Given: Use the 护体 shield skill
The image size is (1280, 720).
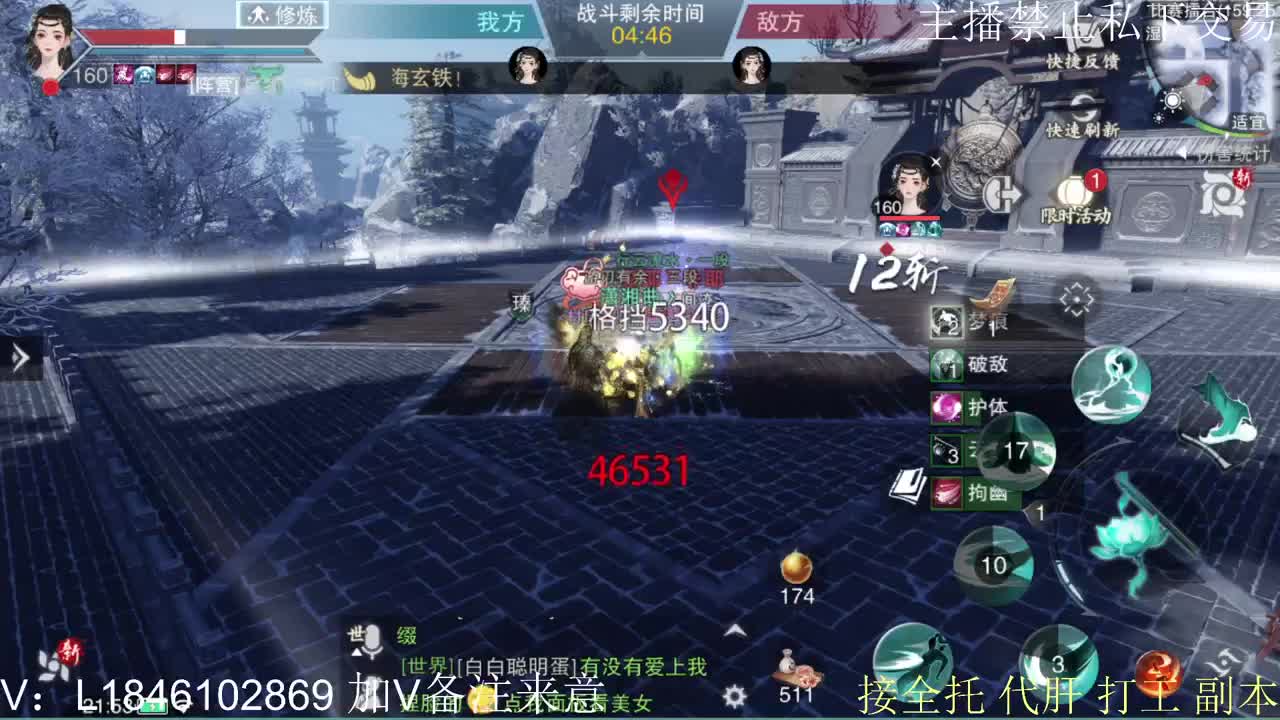Looking at the screenshot, I should pyautogui.click(x=947, y=406).
